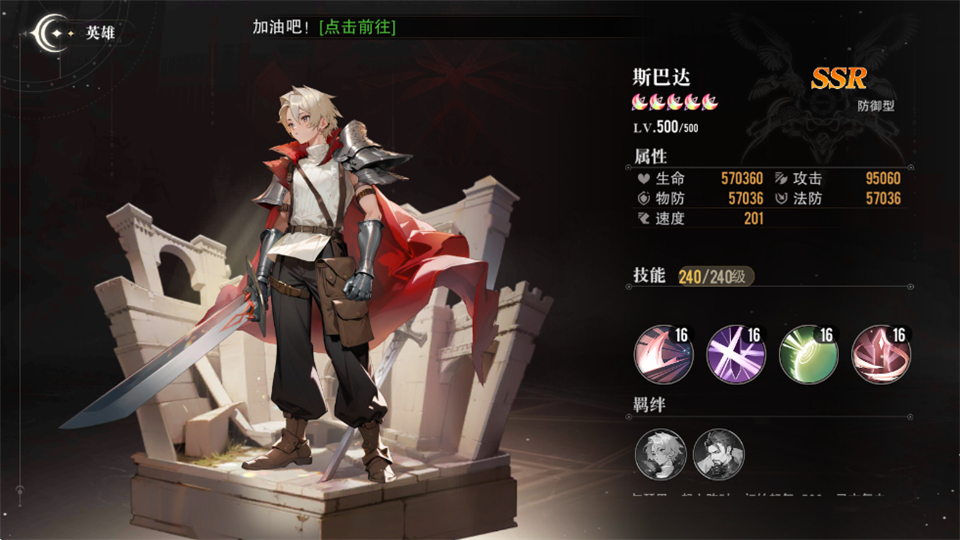The width and height of the screenshot is (960, 540).
Task: Select the bearded man bond portrait
Action: tap(718, 454)
